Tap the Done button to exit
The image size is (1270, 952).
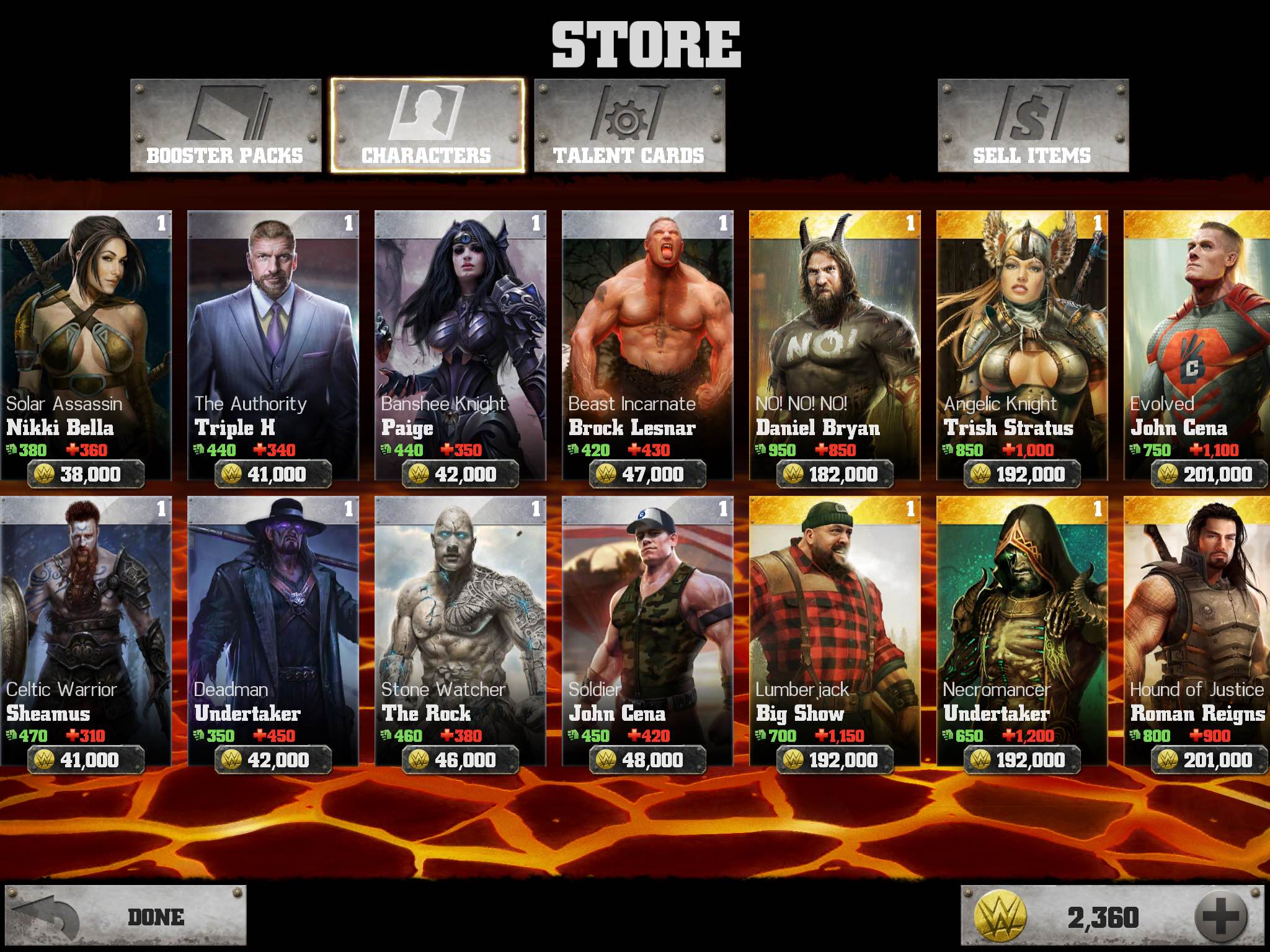126,917
